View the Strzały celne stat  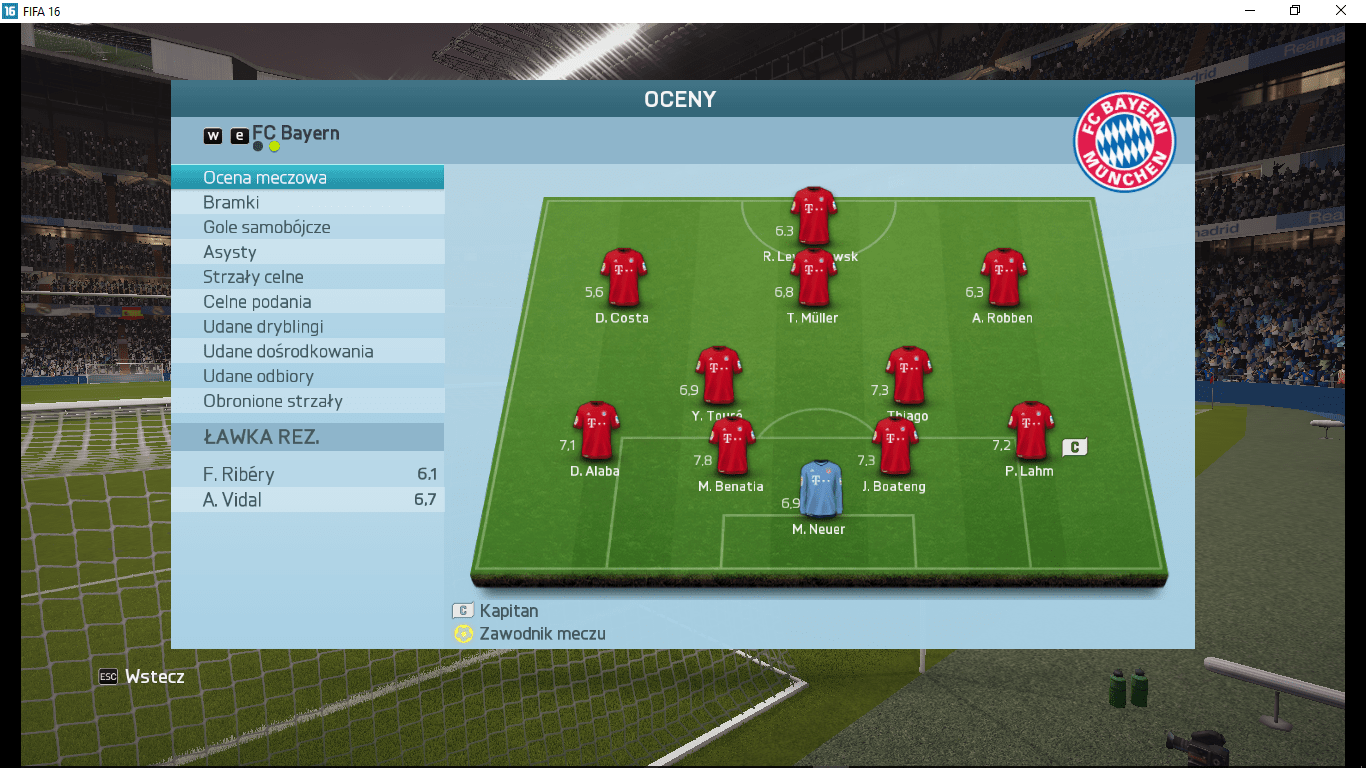click(x=307, y=277)
